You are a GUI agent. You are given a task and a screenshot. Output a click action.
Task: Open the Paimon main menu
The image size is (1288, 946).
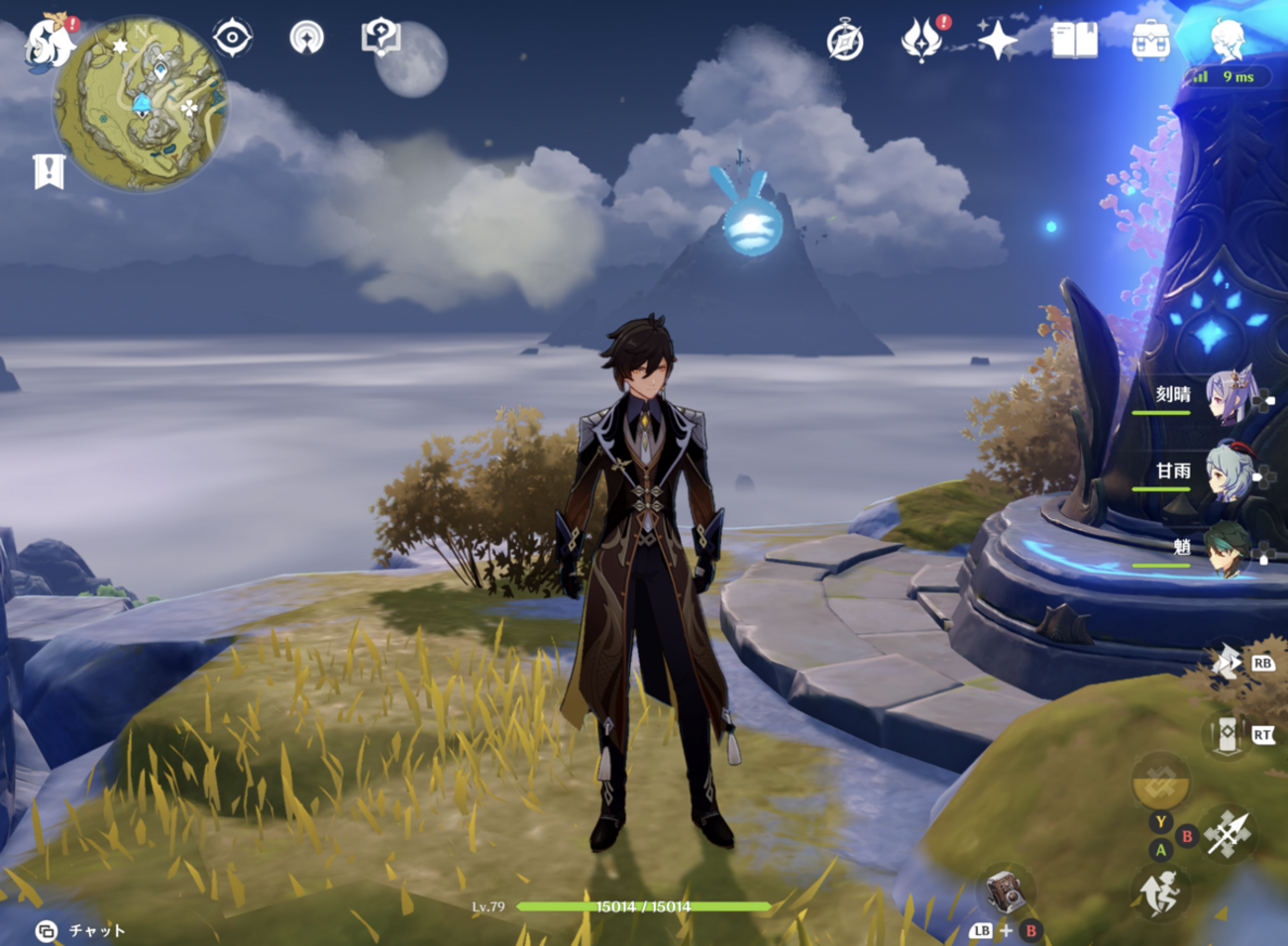click(48, 43)
